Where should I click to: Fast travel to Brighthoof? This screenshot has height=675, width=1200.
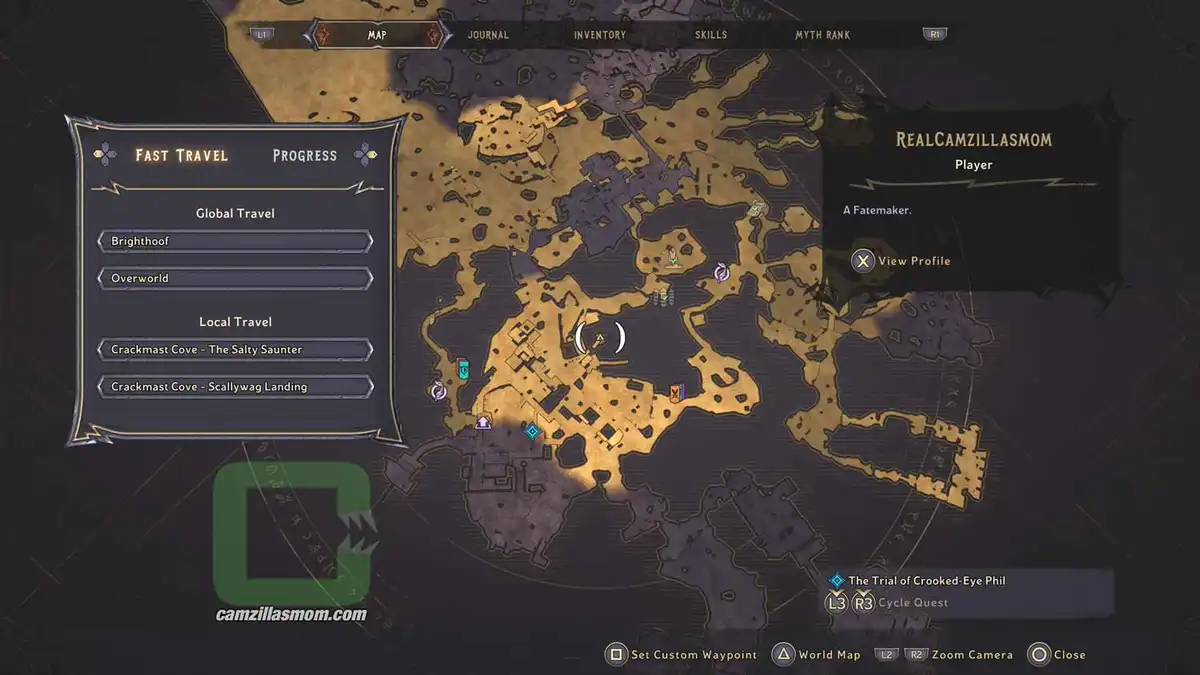click(x=235, y=242)
